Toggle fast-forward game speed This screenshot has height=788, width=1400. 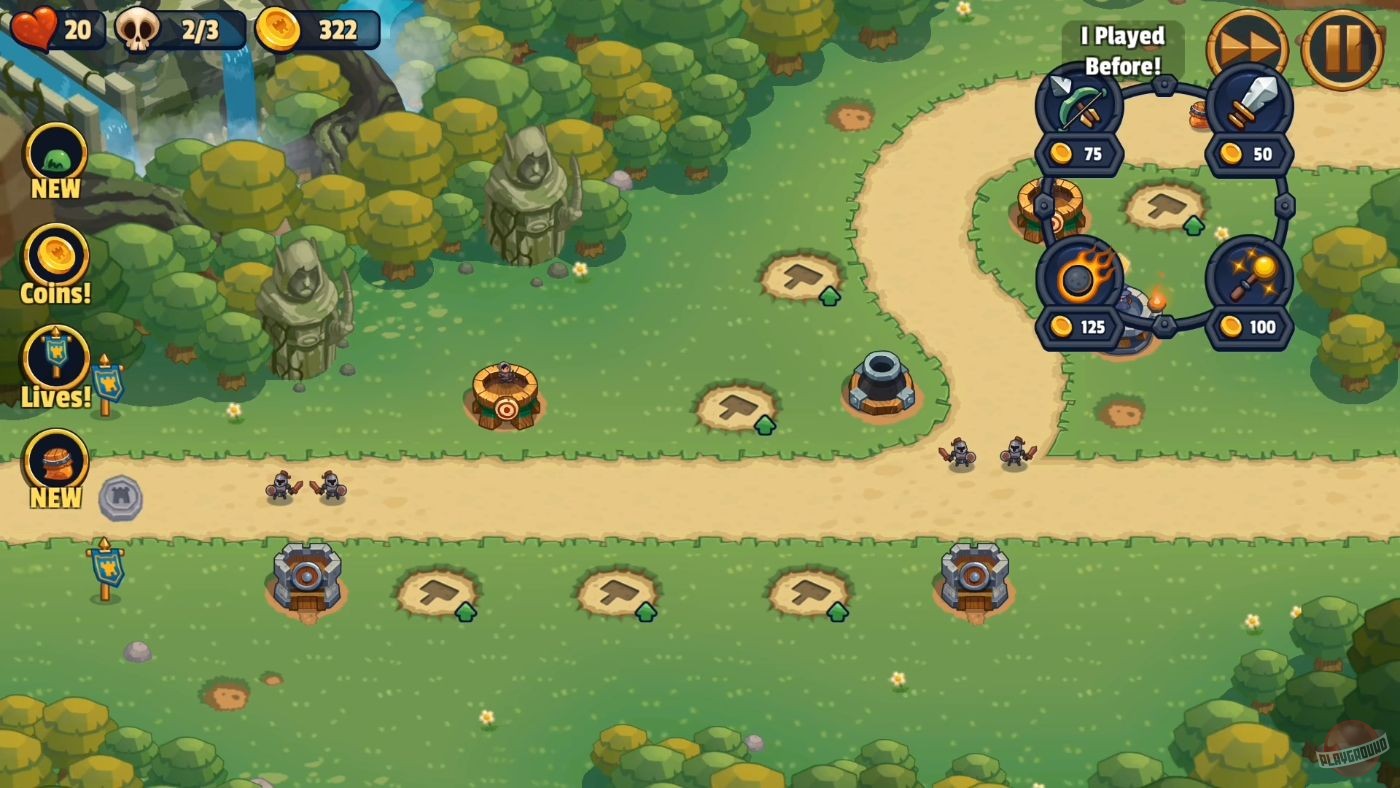click(x=1249, y=46)
